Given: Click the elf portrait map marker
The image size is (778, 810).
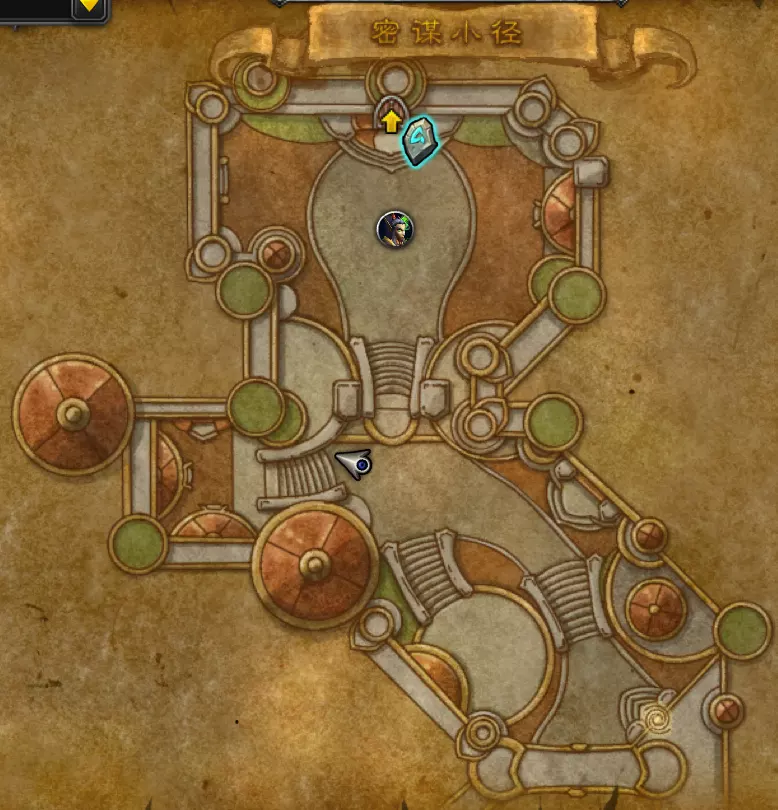Looking at the screenshot, I should [x=393, y=230].
